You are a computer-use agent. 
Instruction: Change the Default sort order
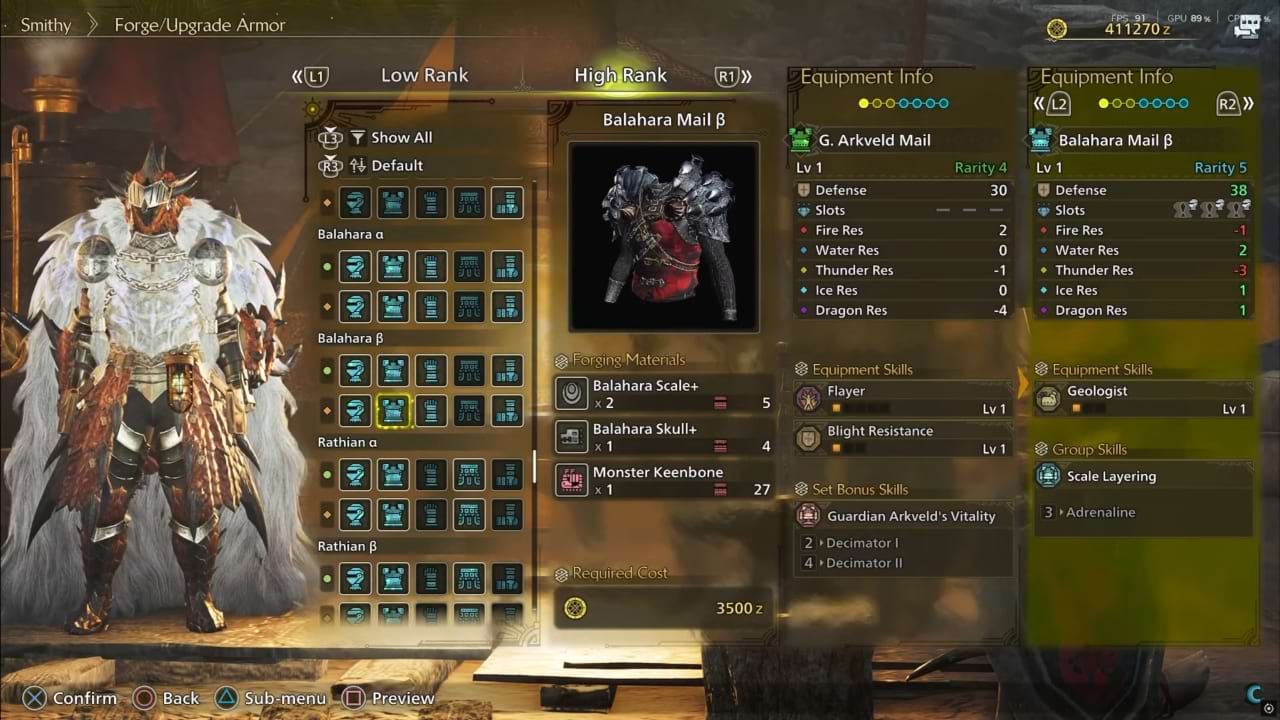point(396,166)
